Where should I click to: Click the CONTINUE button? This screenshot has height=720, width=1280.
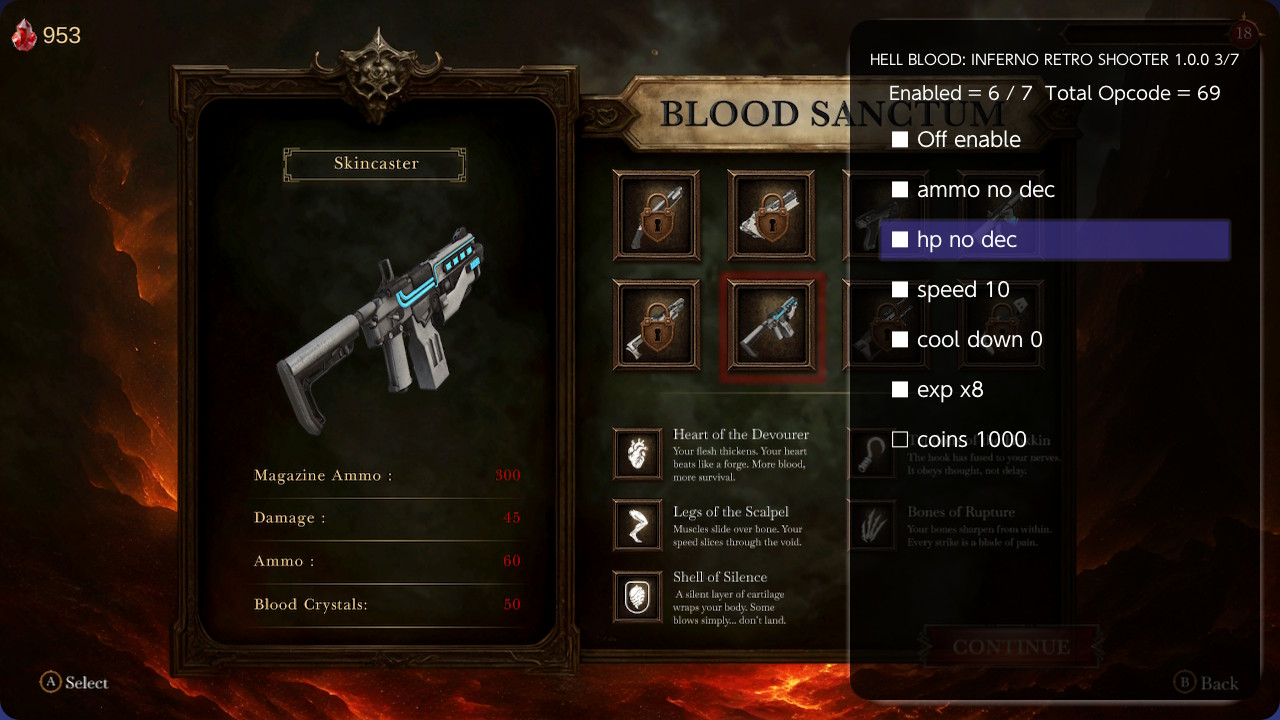[1013, 646]
